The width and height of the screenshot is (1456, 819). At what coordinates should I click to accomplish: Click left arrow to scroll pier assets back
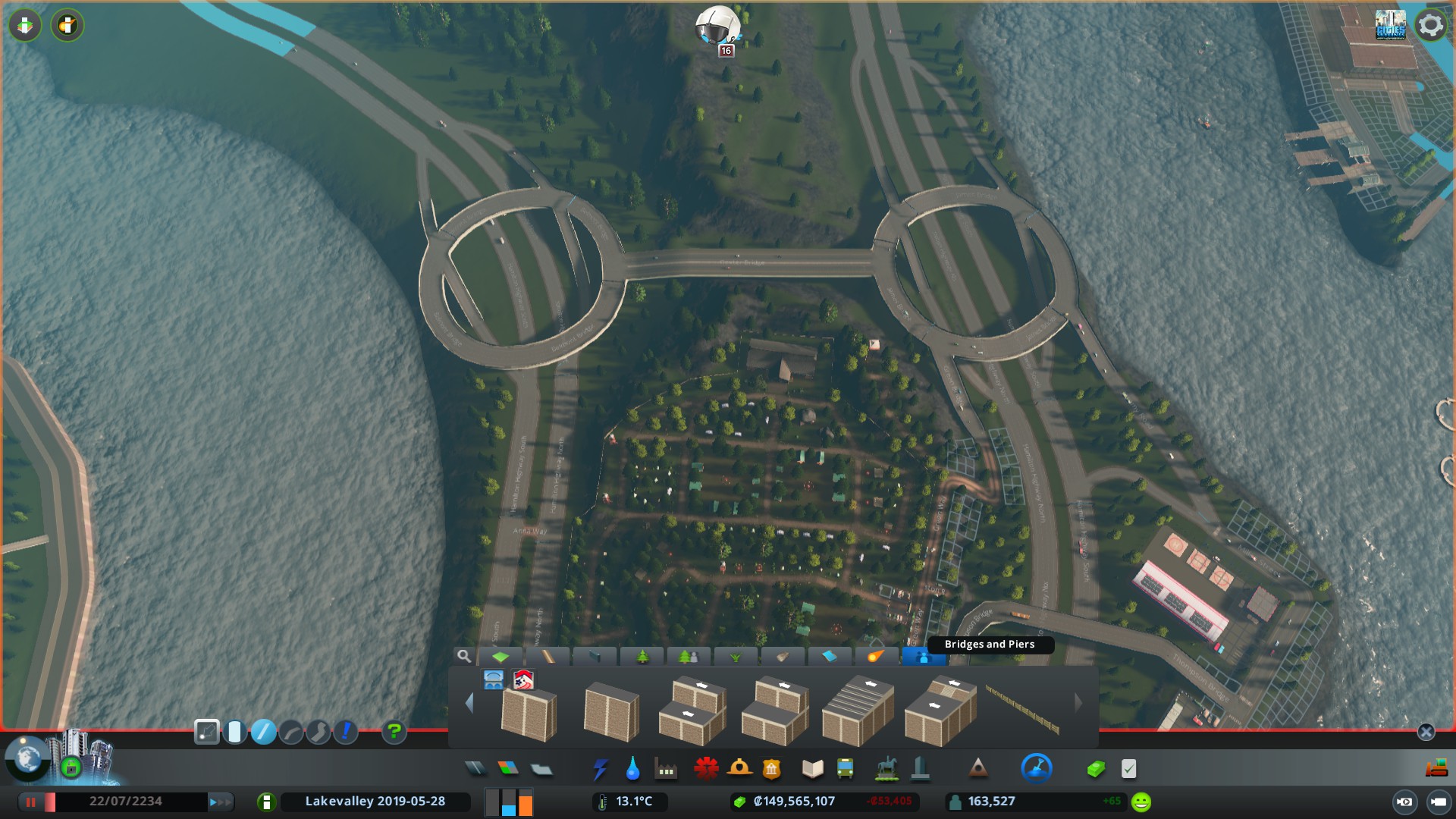469,701
